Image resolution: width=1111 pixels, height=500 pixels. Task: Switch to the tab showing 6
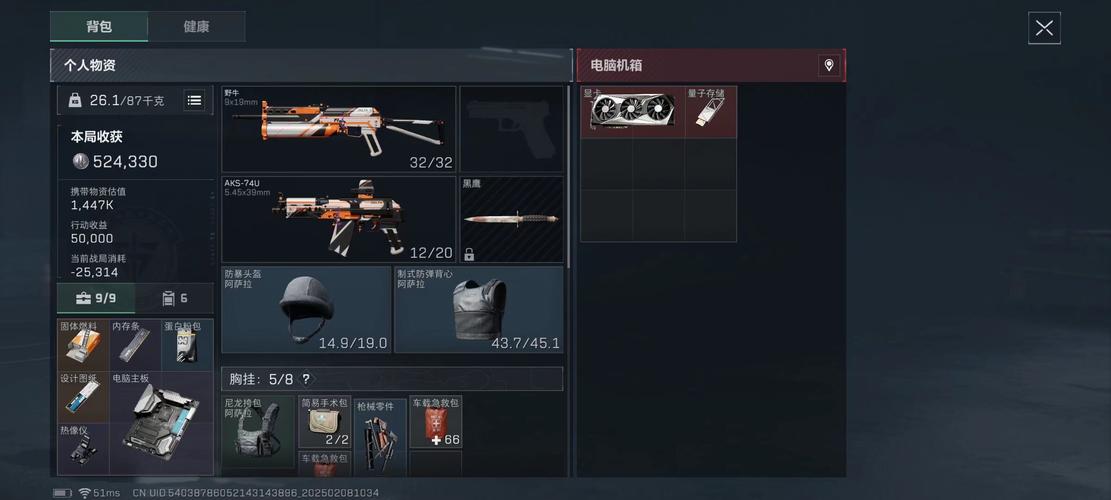click(175, 298)
